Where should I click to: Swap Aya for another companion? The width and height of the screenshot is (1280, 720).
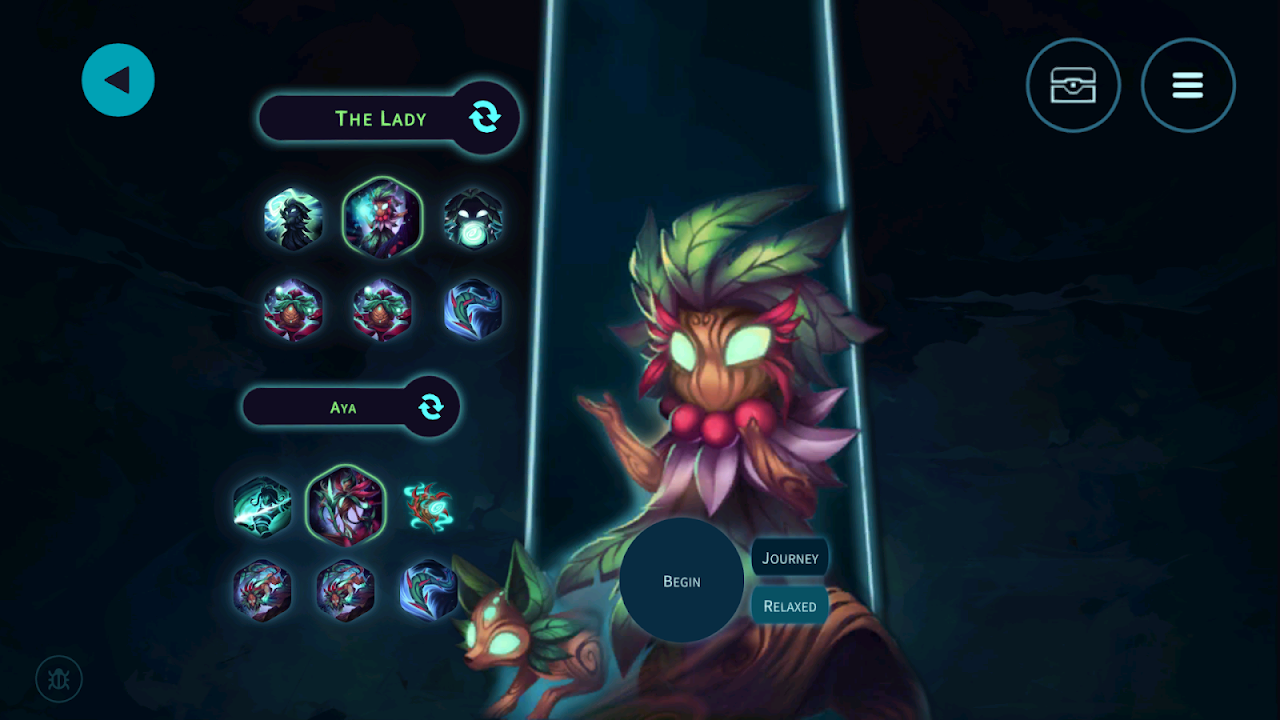[431, 407]
